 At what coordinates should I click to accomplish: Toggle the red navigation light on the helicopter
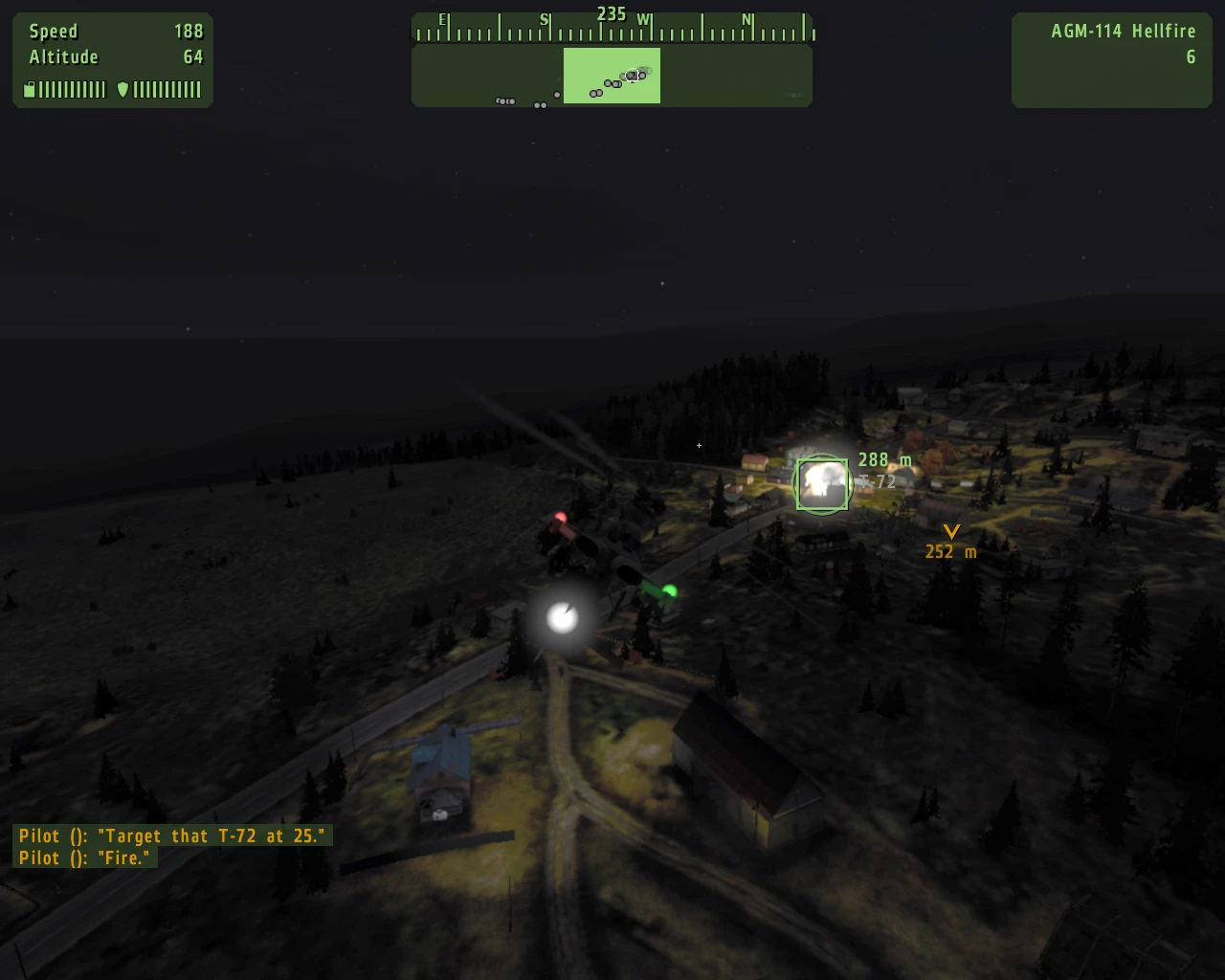coord(560,516)
